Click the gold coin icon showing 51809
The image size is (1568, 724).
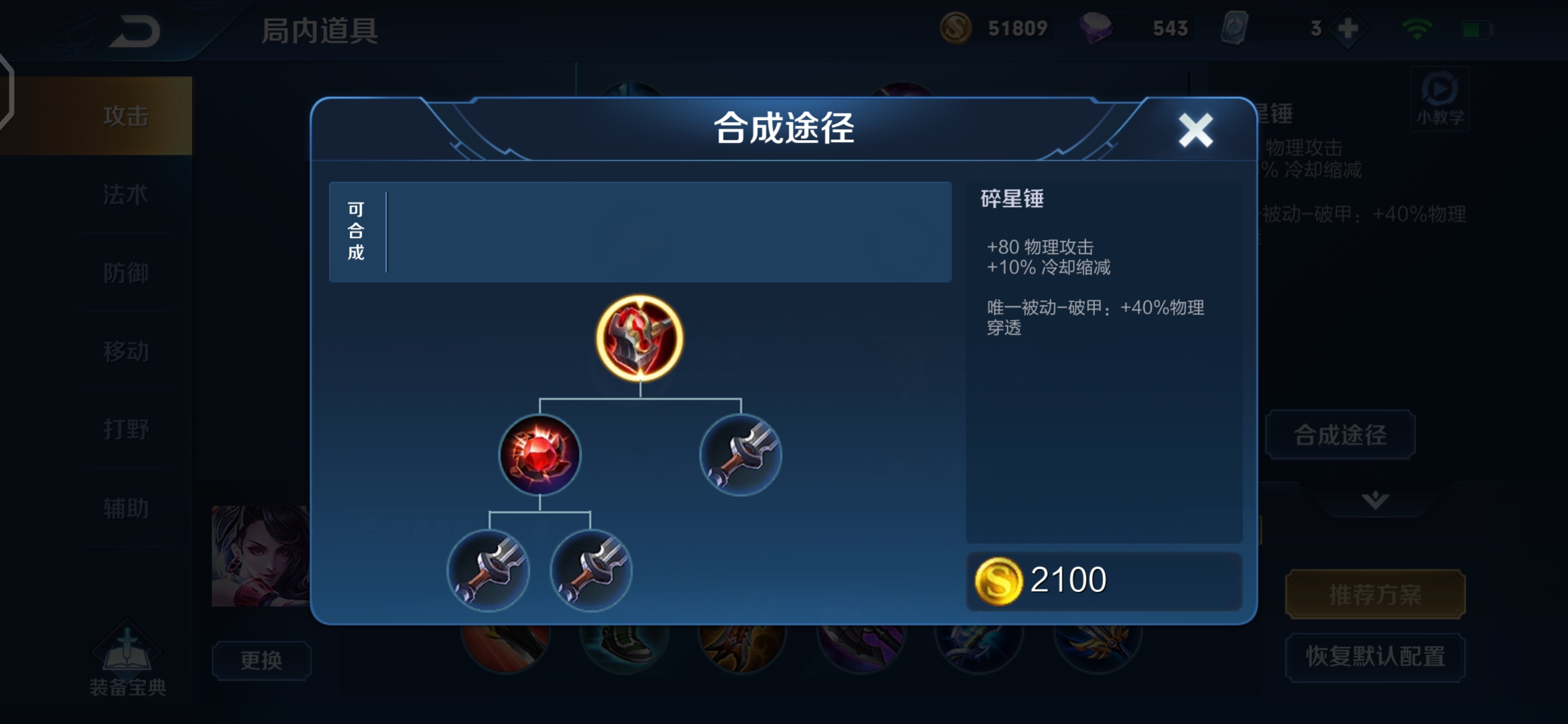956,29
